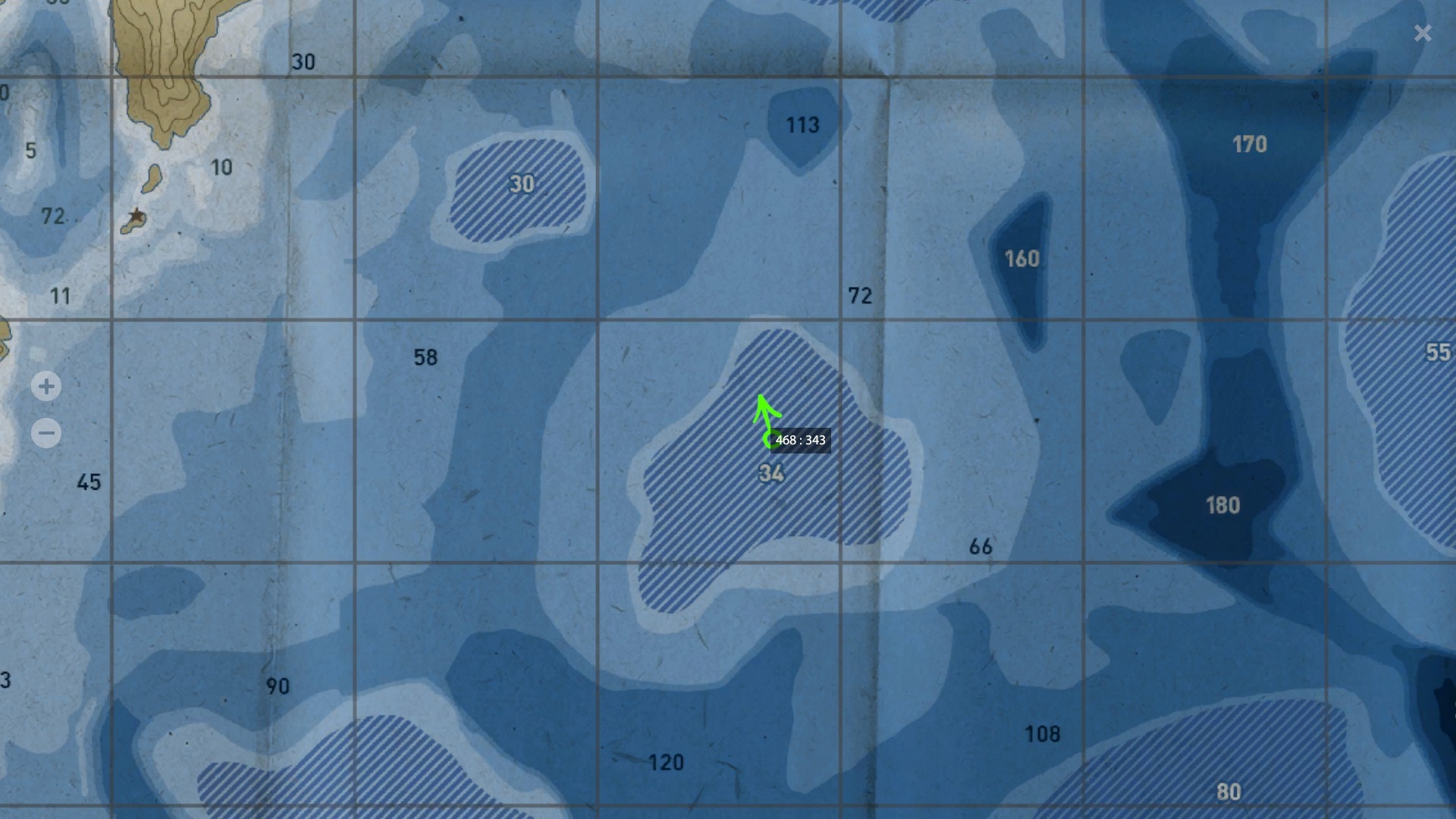Select the star landmark on the small island
Image resolution: width=1456 pixels, height=819 pixels.
coord(135,216)
